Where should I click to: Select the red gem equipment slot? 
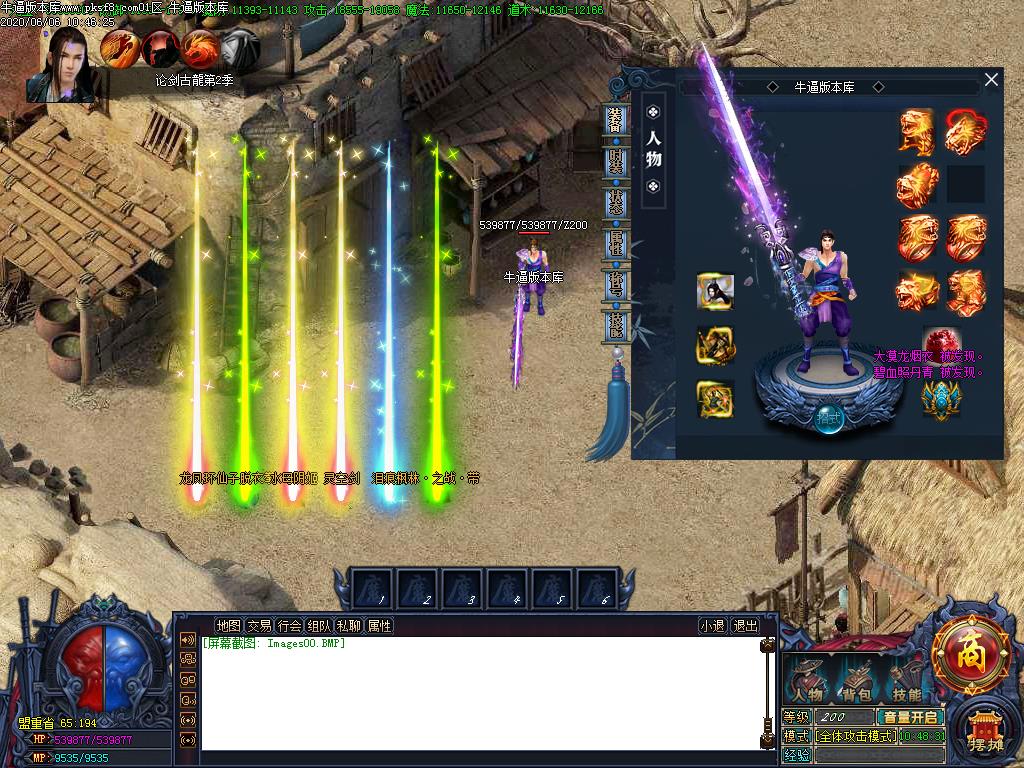[x=938, y=340]
